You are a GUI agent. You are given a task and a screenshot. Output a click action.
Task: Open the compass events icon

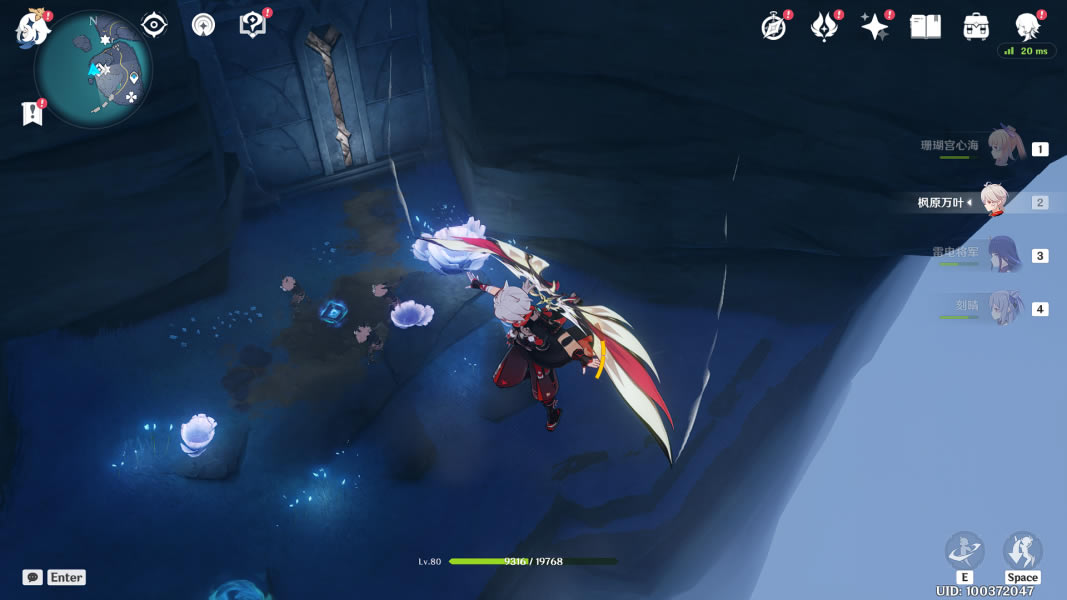pos(774,27)
